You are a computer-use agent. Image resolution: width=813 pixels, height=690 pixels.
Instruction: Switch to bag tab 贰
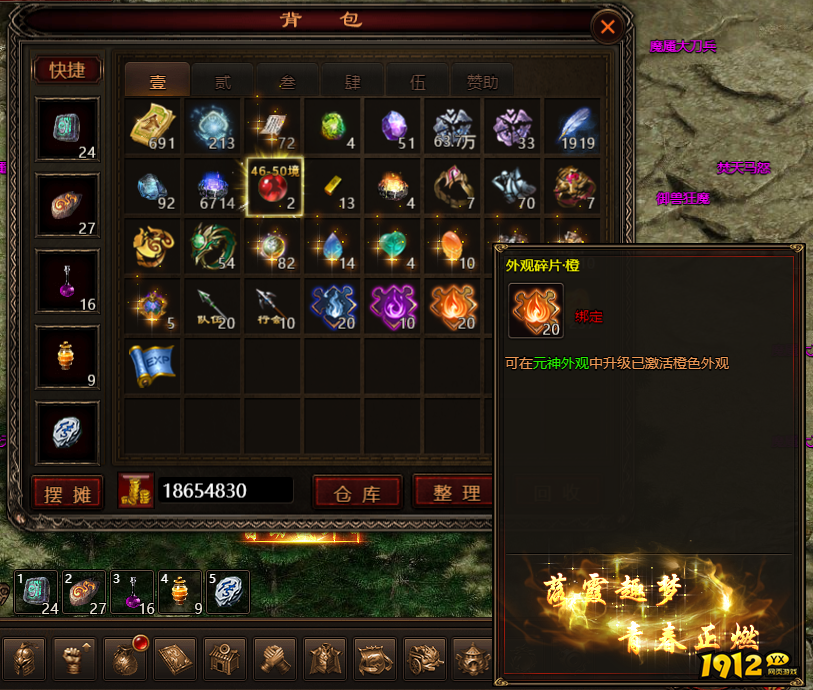222,82
